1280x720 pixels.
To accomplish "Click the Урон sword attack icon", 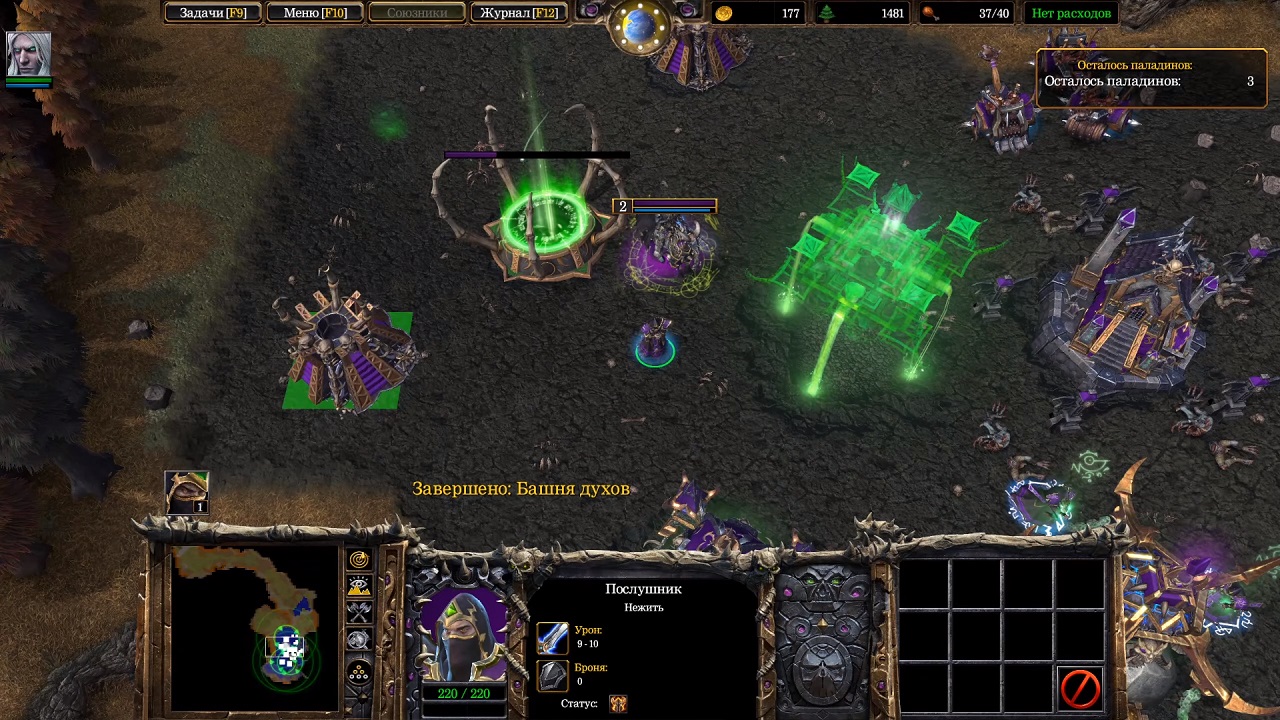I will click(x=553, y=637).
